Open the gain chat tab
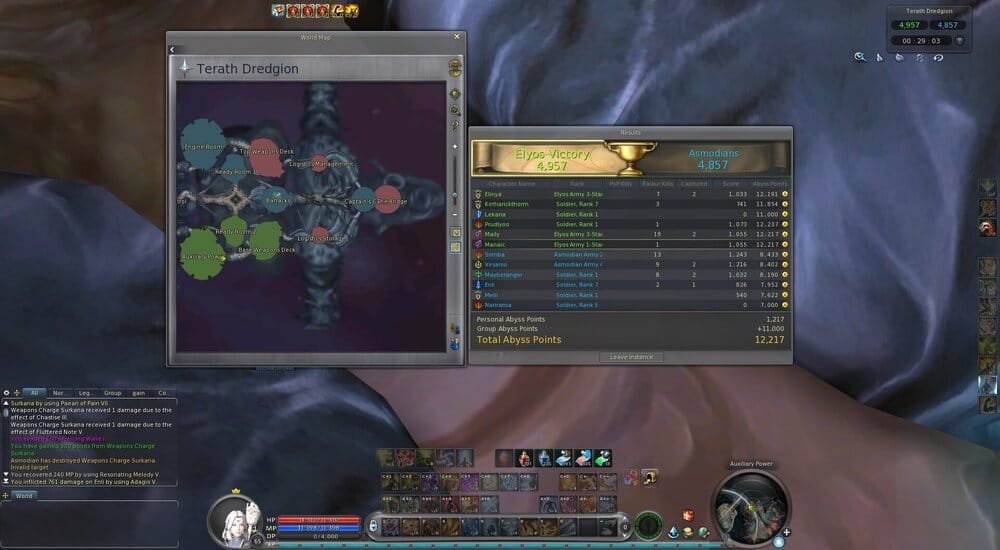The image size is (1000, 550). pos(138,393)
